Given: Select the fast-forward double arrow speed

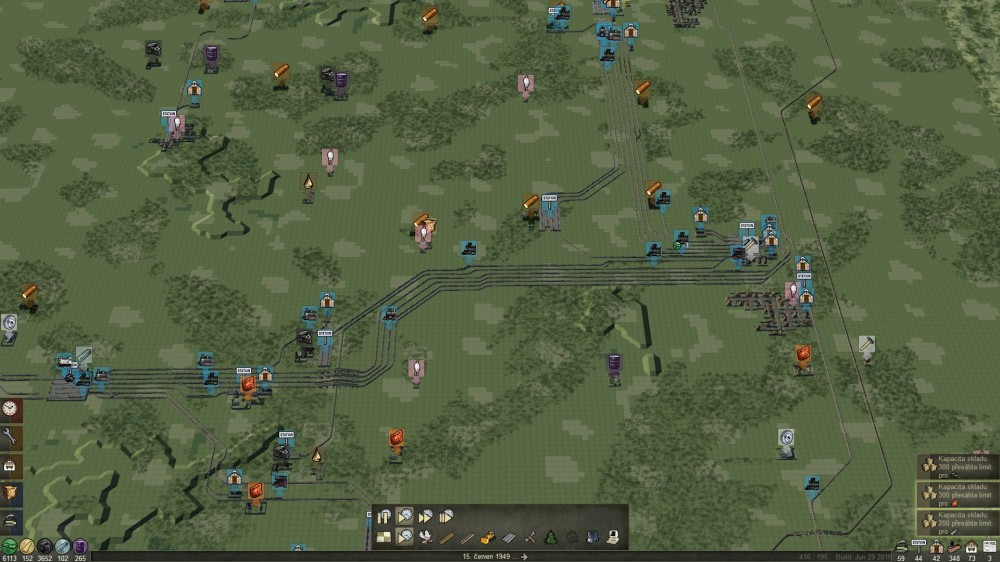Looking at the screenshot, I should pyautogui.click(x=425, y=516).
